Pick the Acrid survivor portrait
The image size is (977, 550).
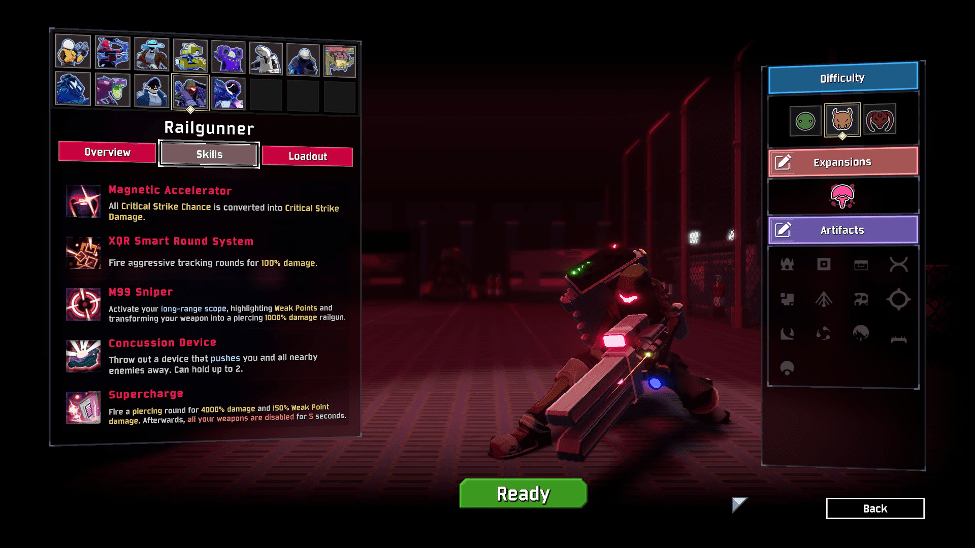point(113,90)
